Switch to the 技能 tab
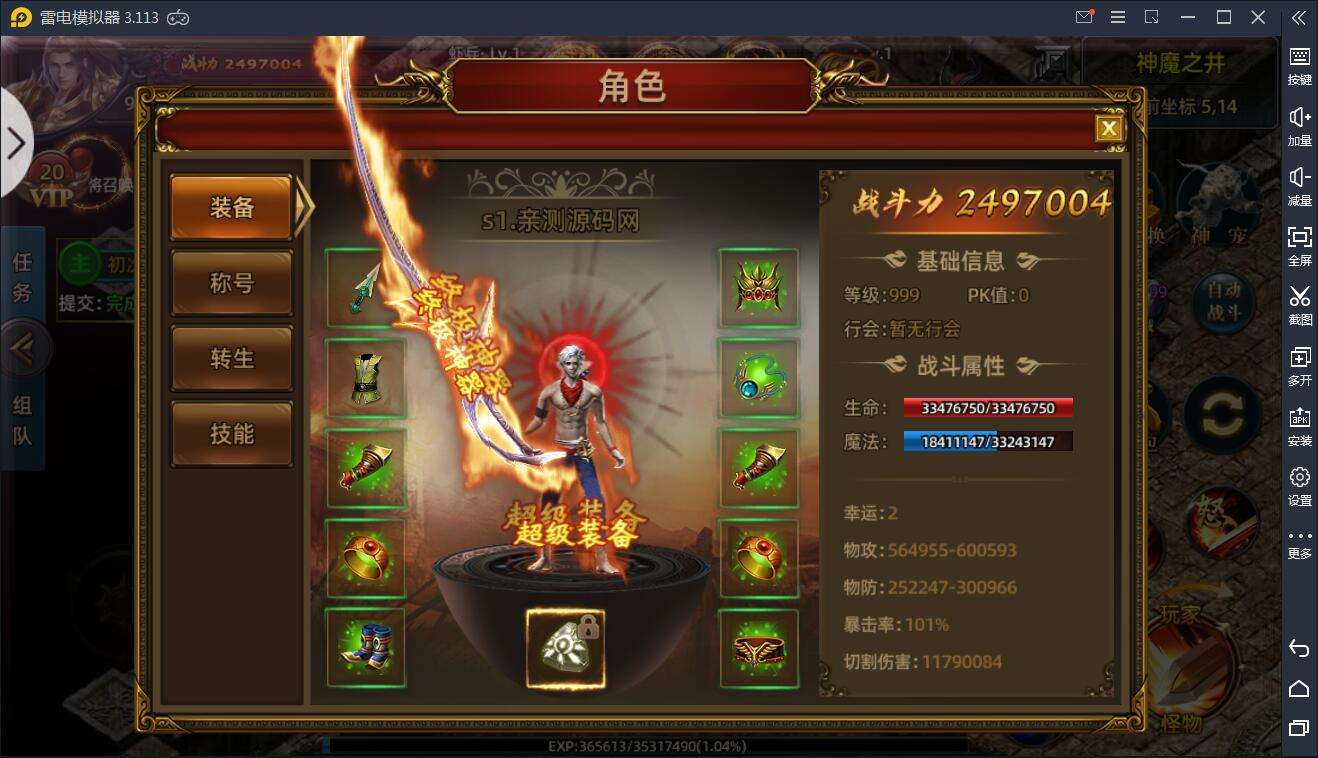 tap(232, 434)
